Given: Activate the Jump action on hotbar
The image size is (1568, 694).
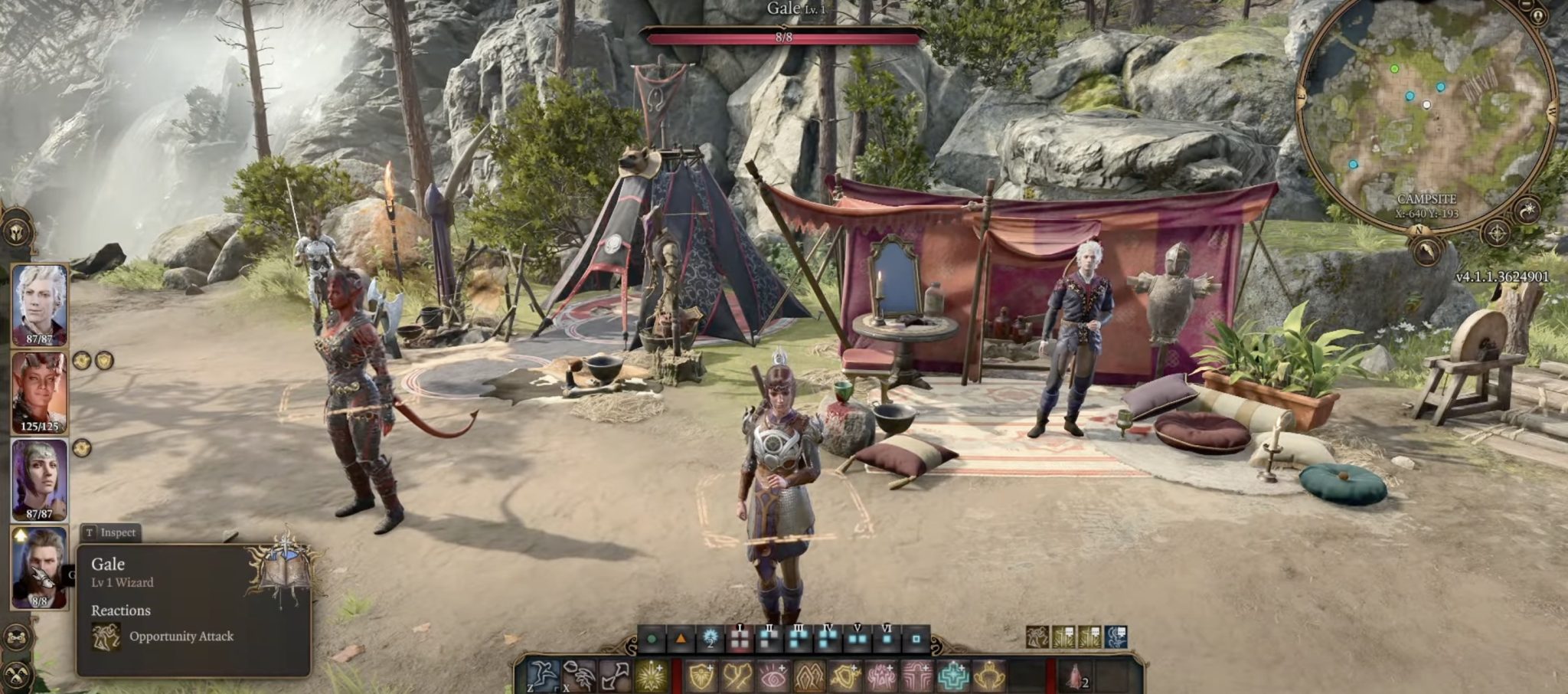Looking at the screenshot, I should 543,676.
